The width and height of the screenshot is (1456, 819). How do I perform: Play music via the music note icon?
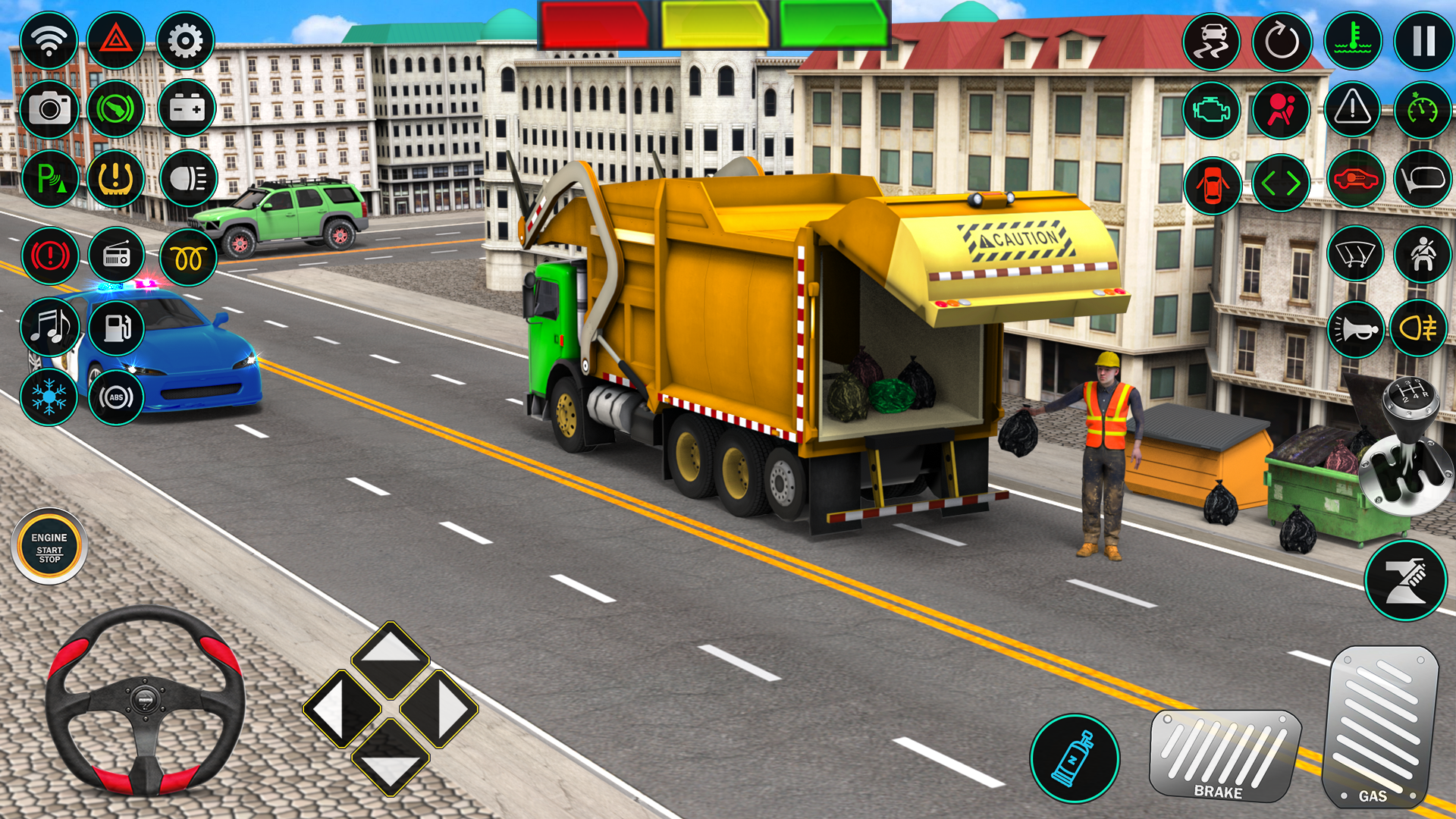[49, 328]
